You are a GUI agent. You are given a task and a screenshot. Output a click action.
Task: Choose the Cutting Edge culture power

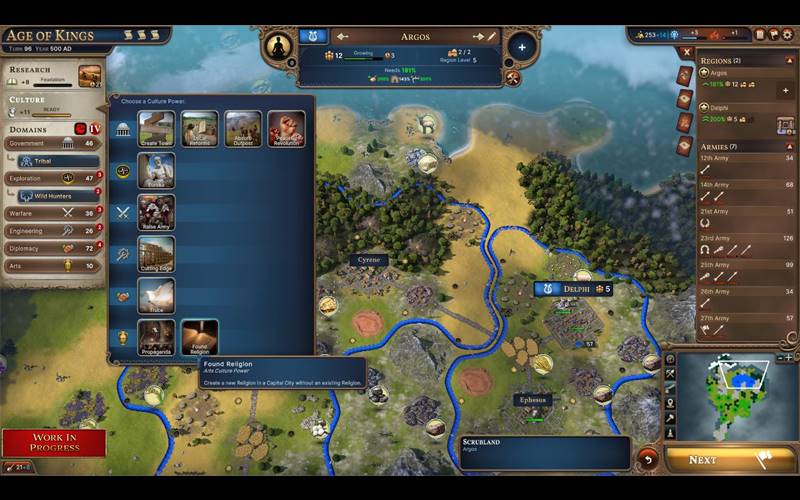coord(156,254)
